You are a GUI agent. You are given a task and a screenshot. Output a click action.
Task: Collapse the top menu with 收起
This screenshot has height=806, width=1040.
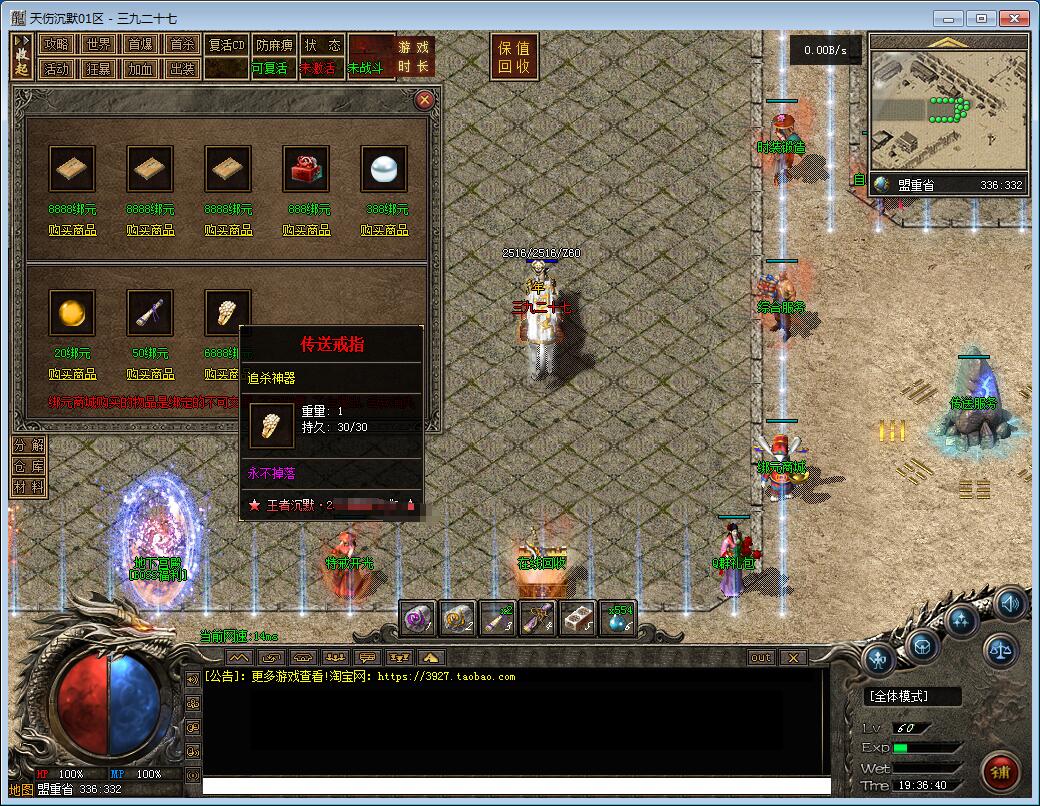22,57
